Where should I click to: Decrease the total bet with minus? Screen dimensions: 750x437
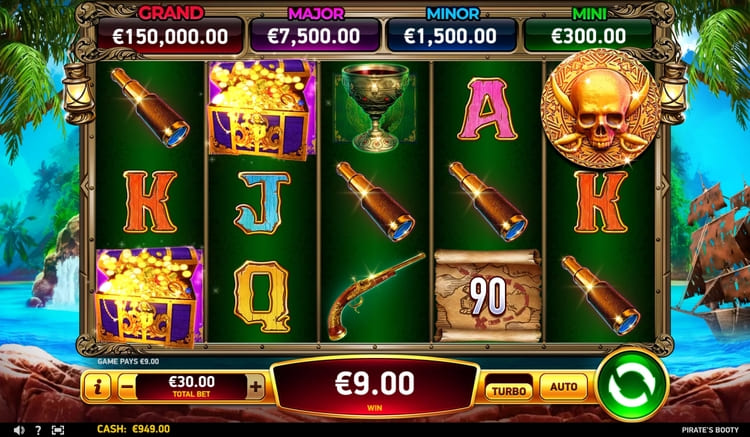tap(124, 386)
